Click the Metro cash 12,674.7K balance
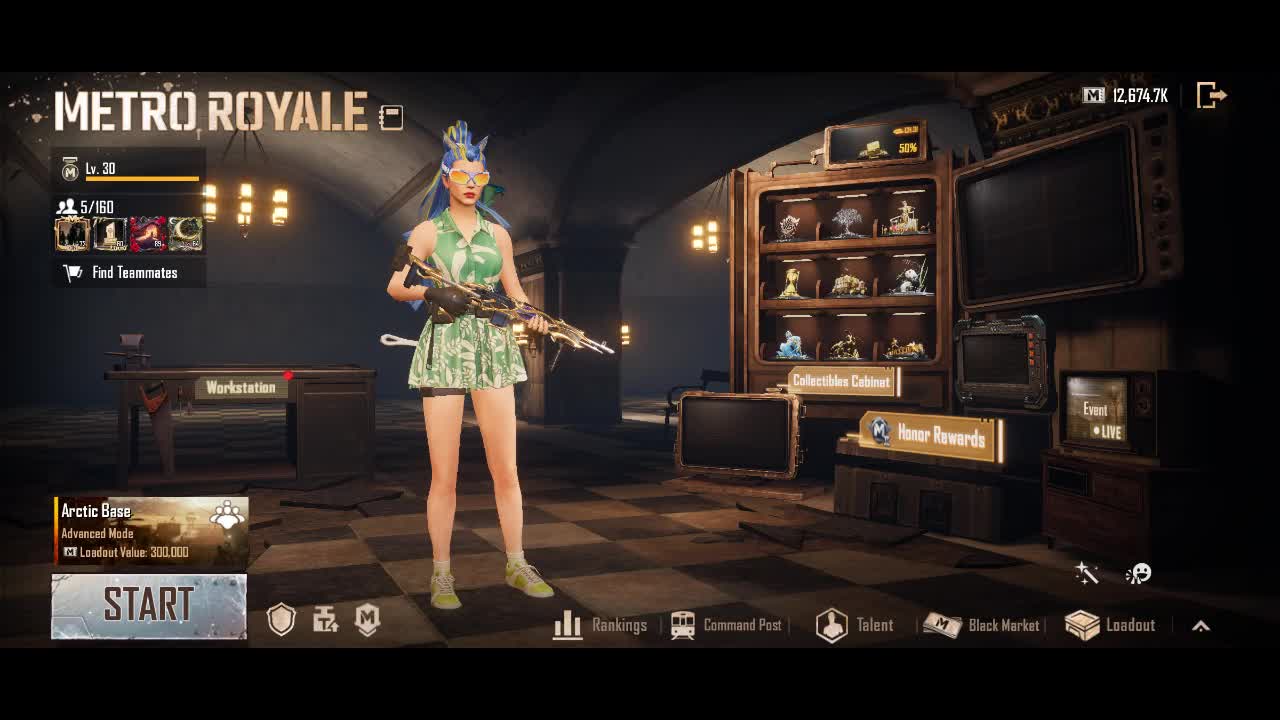 click(1126, 96)
